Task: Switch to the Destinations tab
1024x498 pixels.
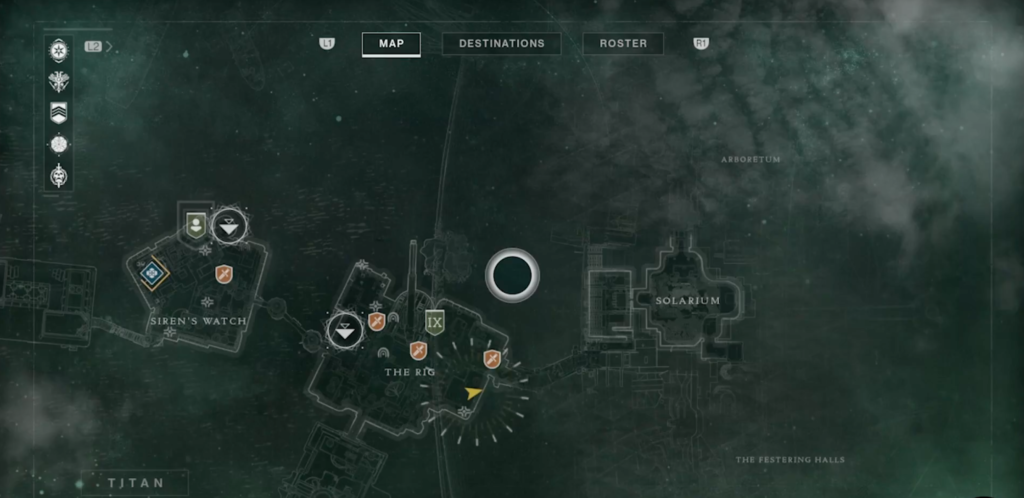Action: (x=501, y=44)
